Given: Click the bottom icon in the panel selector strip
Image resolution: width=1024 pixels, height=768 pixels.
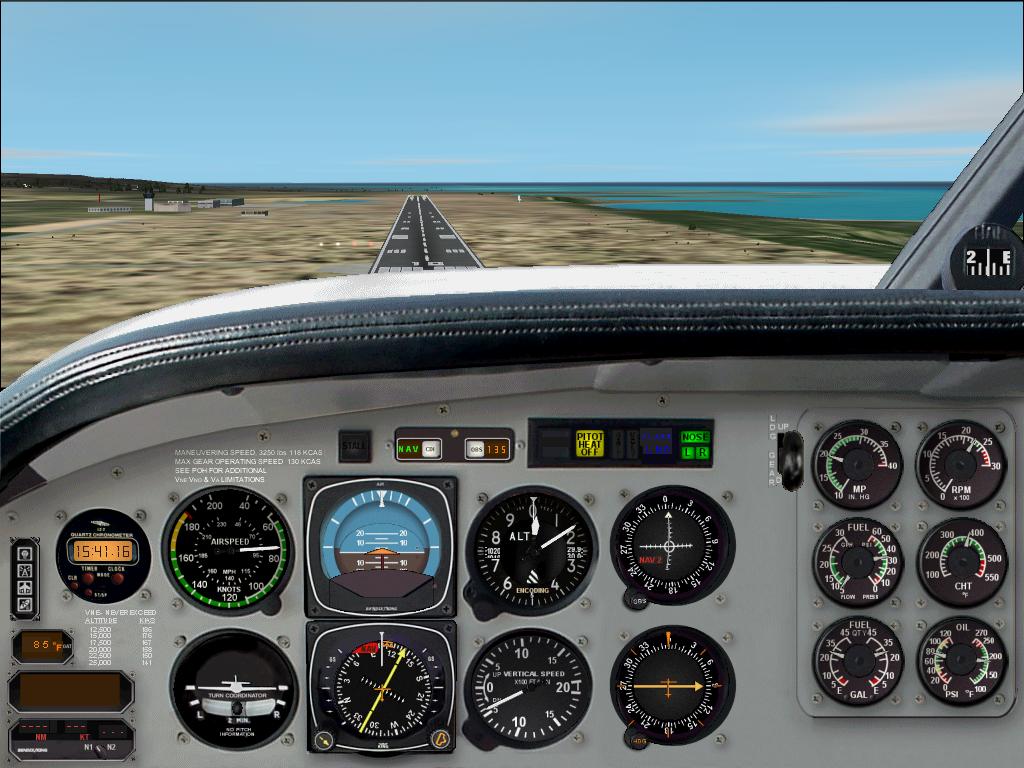Looking at the screenshot, I should tap(24, 605).
